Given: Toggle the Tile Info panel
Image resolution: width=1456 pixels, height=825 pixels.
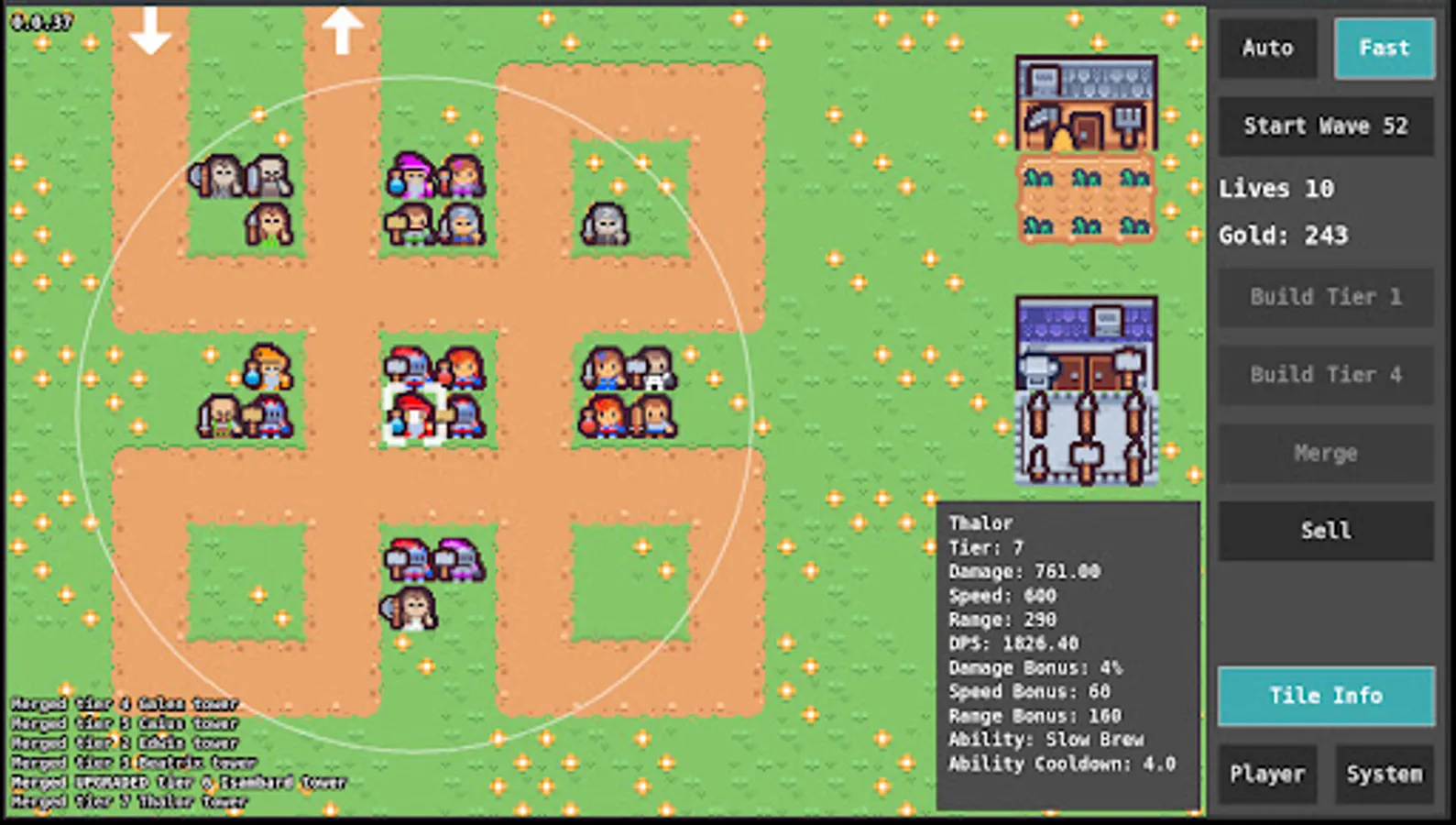Looking at the screenshot, I should [1325, 695].
